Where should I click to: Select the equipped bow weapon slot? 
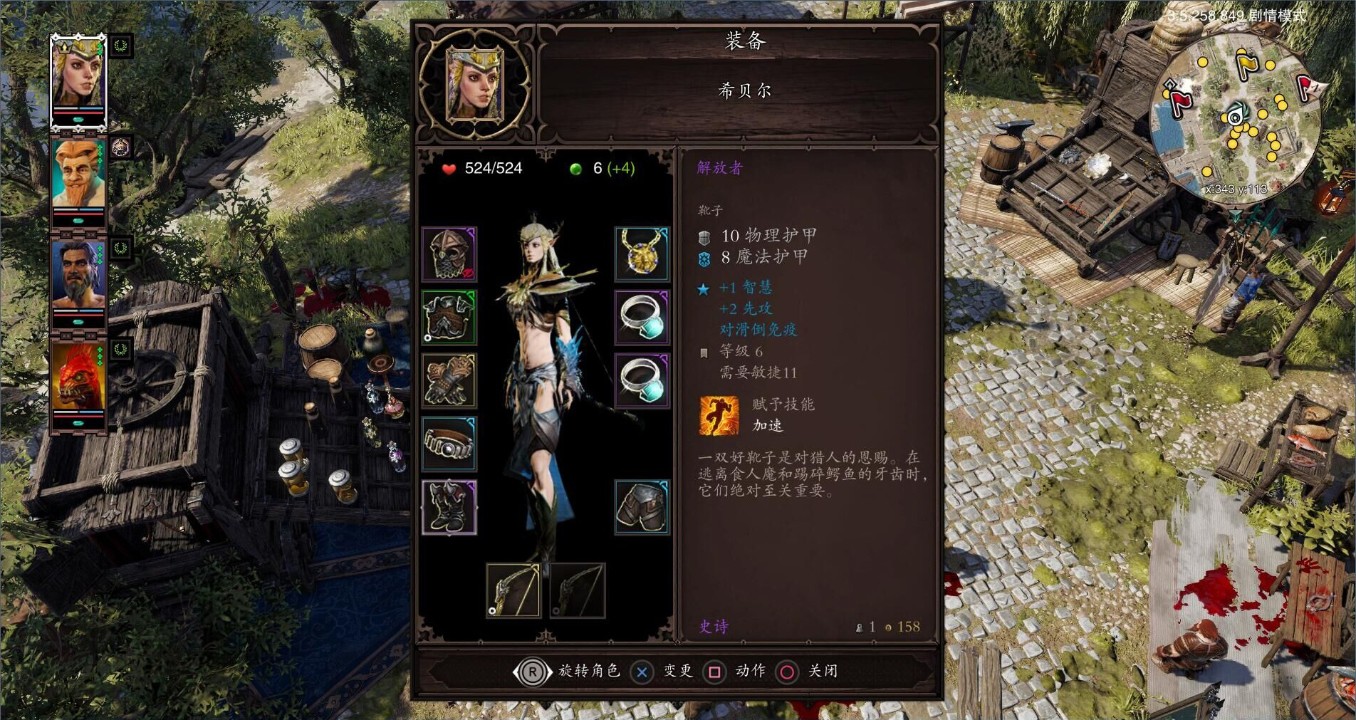point(513,590)
